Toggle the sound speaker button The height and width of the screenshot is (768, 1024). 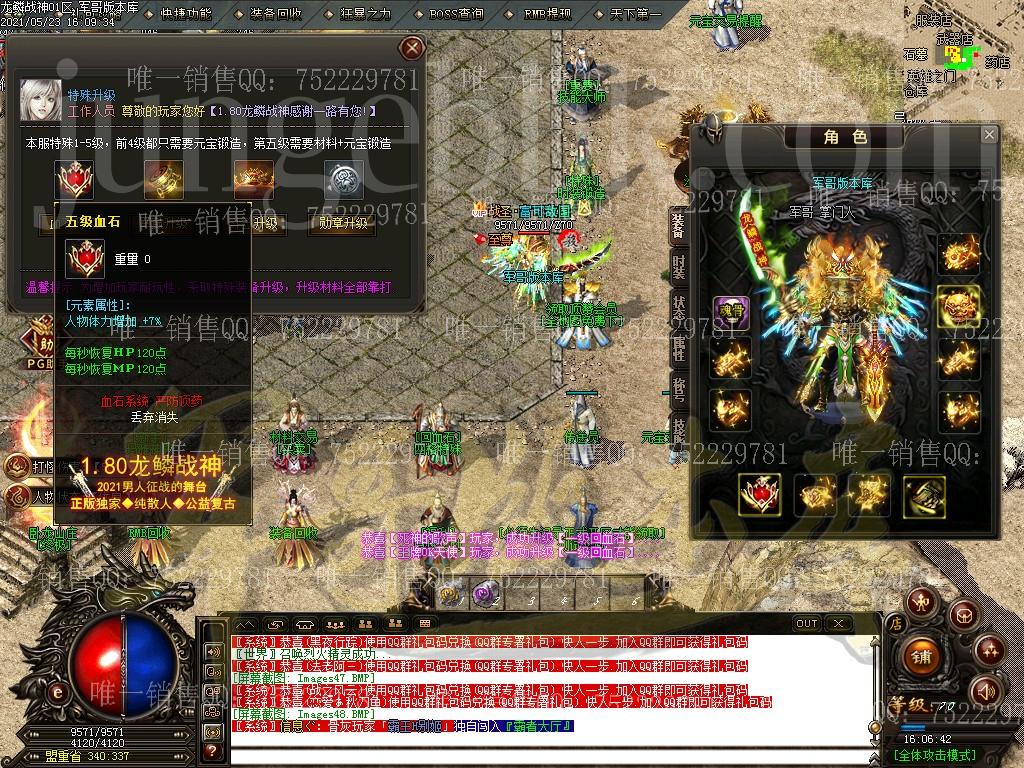tap(986, 690)
